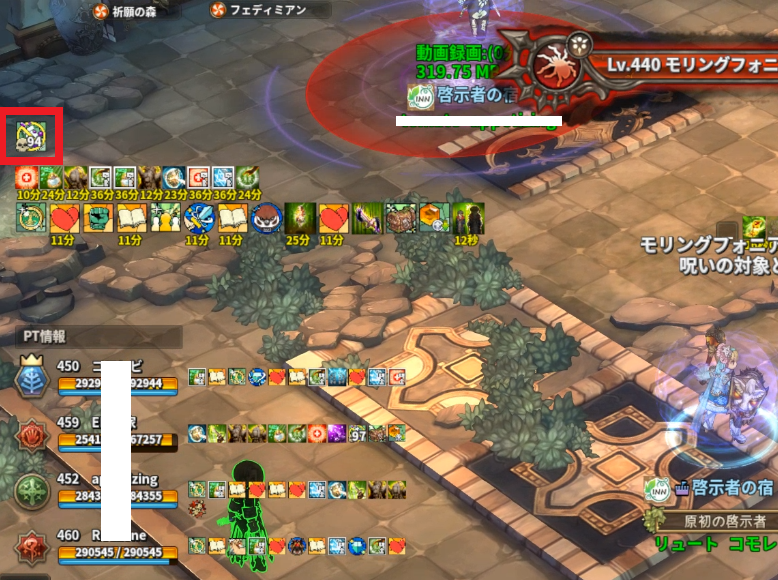Click the round red panda face buff icon
778x580 pixels.
click(x=264, y=217)
